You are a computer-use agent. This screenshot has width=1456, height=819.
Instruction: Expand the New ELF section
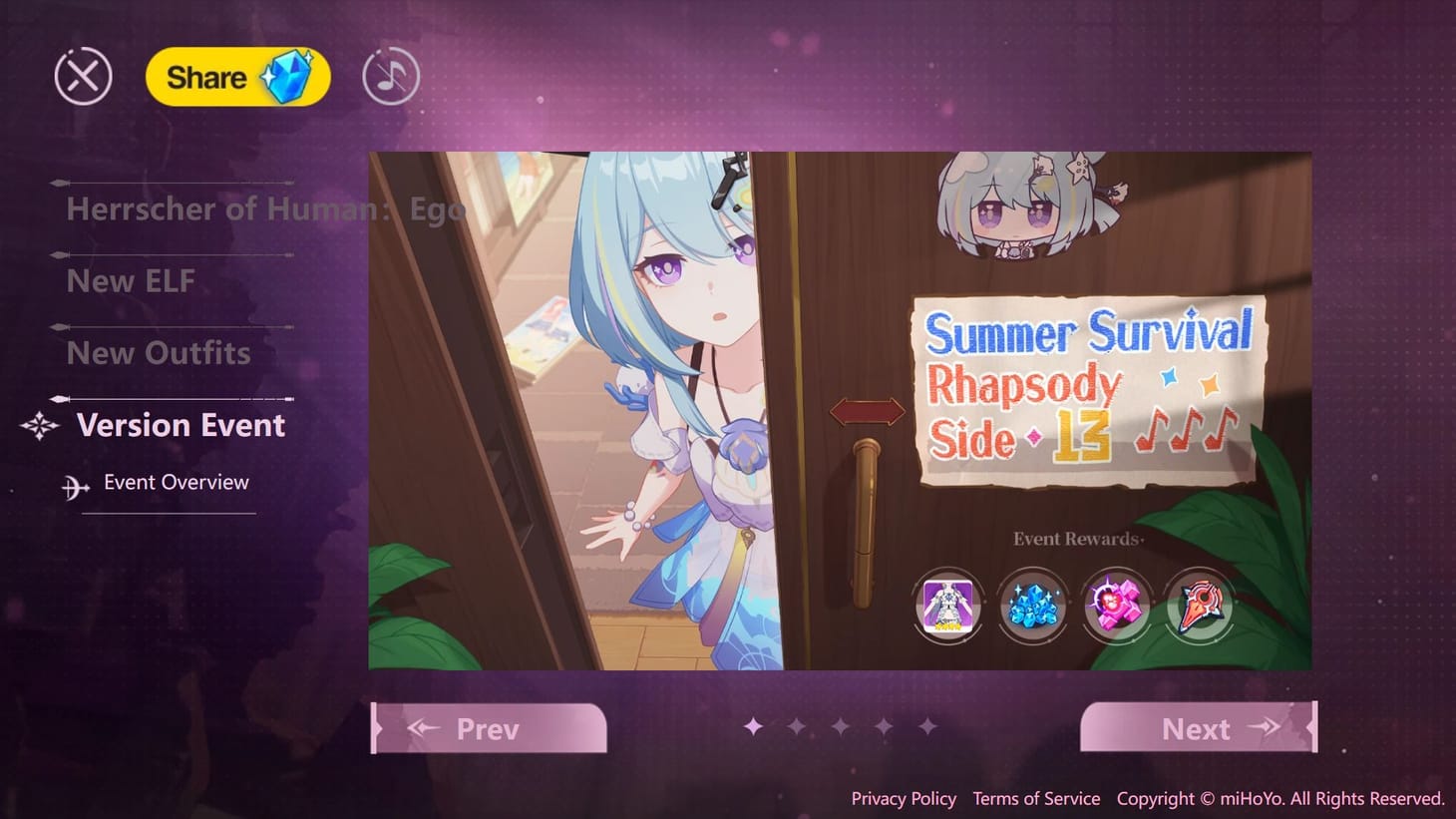point(131,281)
